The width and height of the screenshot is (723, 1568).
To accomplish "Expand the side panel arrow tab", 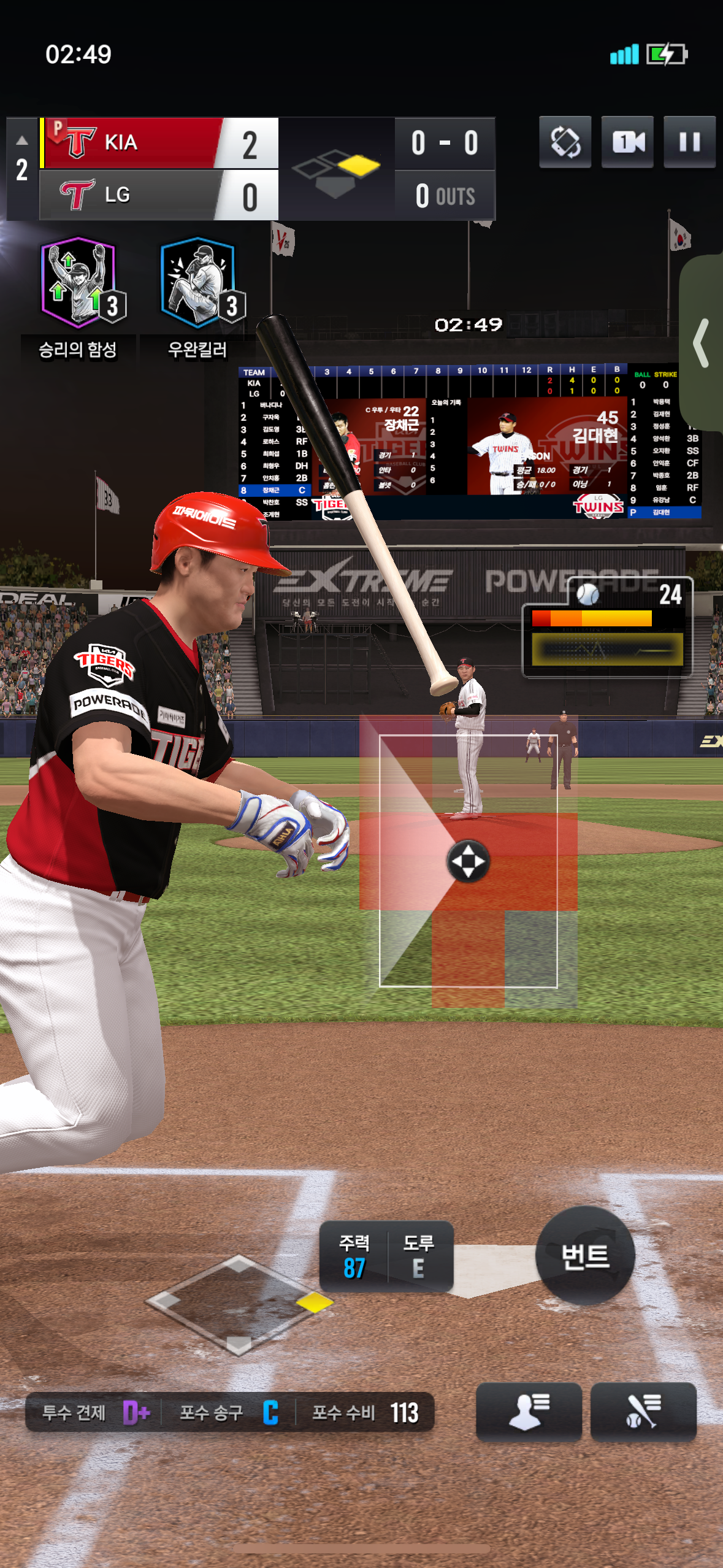I will click(x=703, y=343).
